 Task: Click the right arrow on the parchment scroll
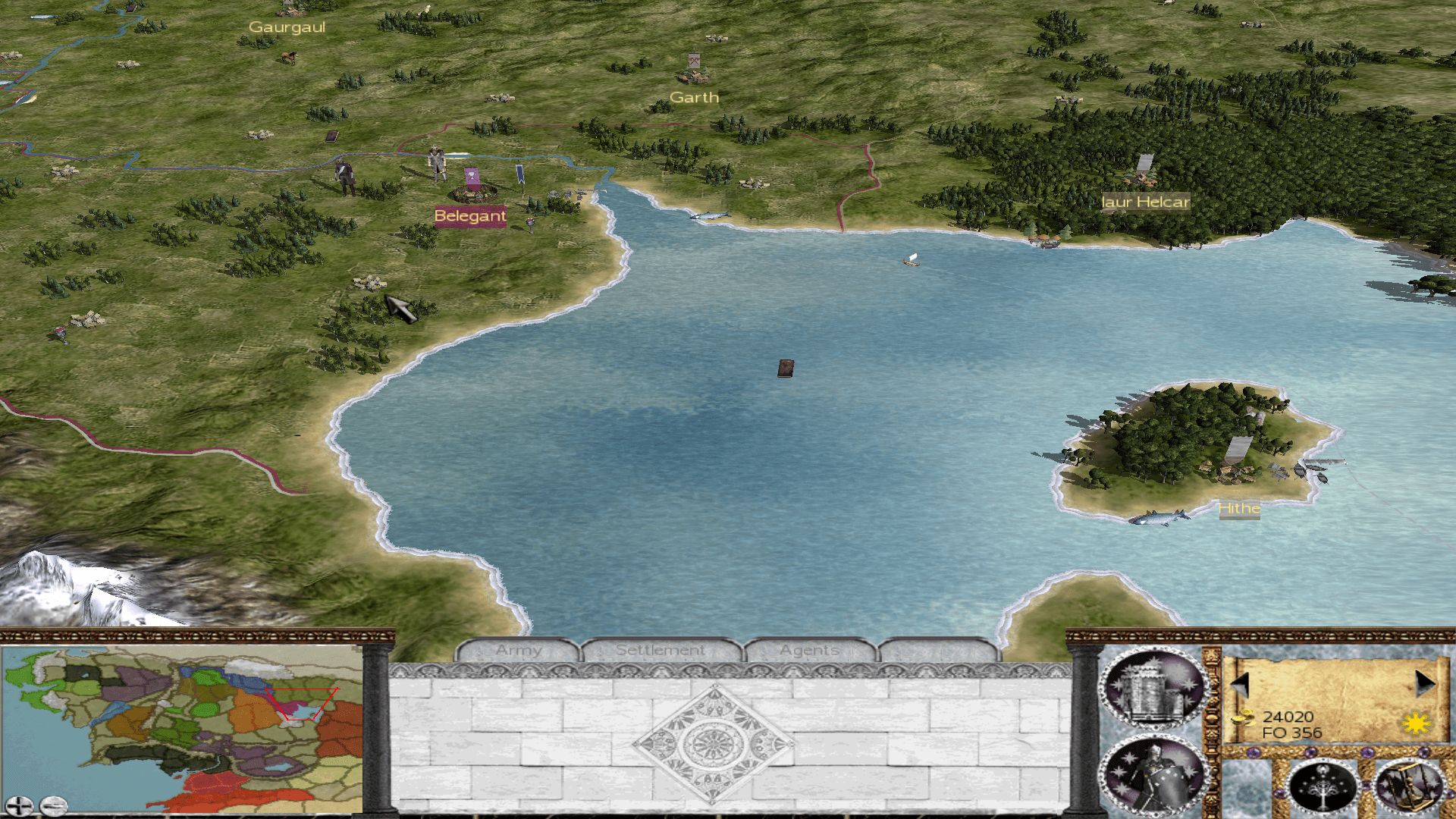click(1424, 685)
